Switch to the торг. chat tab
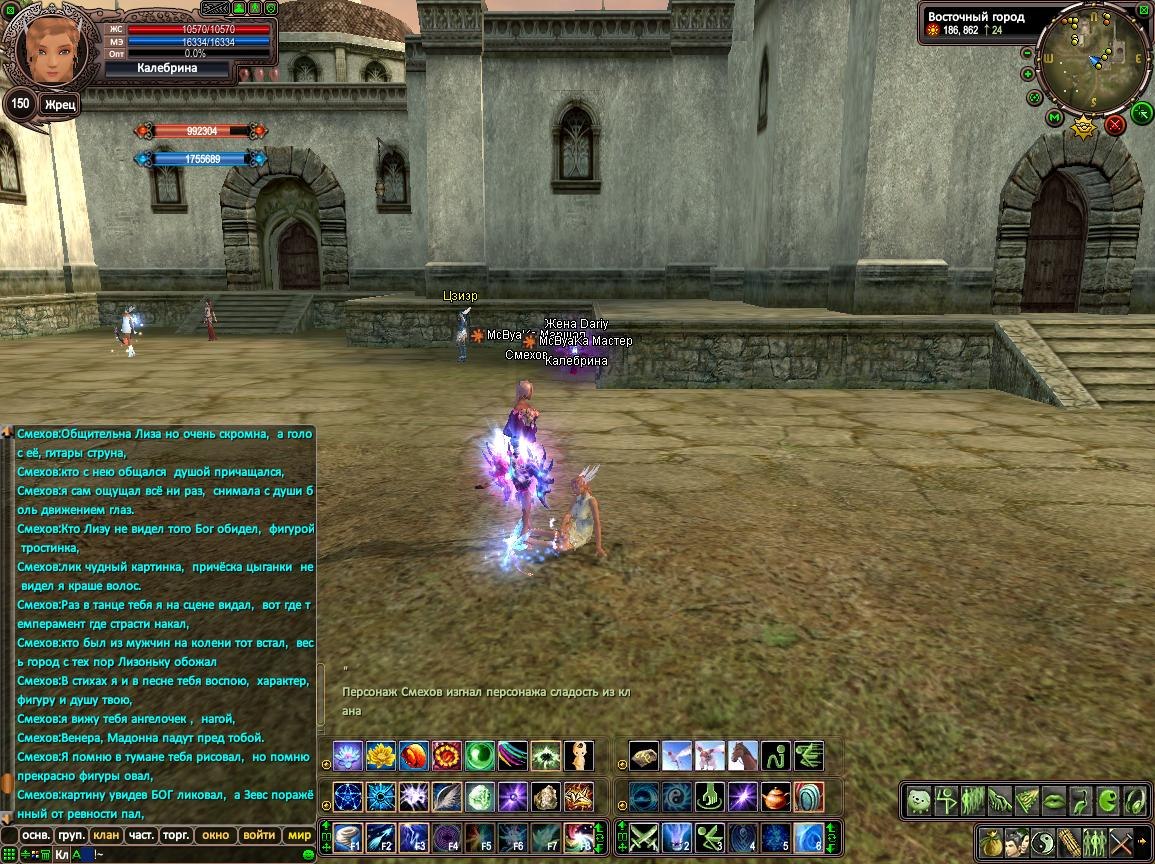1155x864 pixels. pyautogui.click(x=177, y=835)
